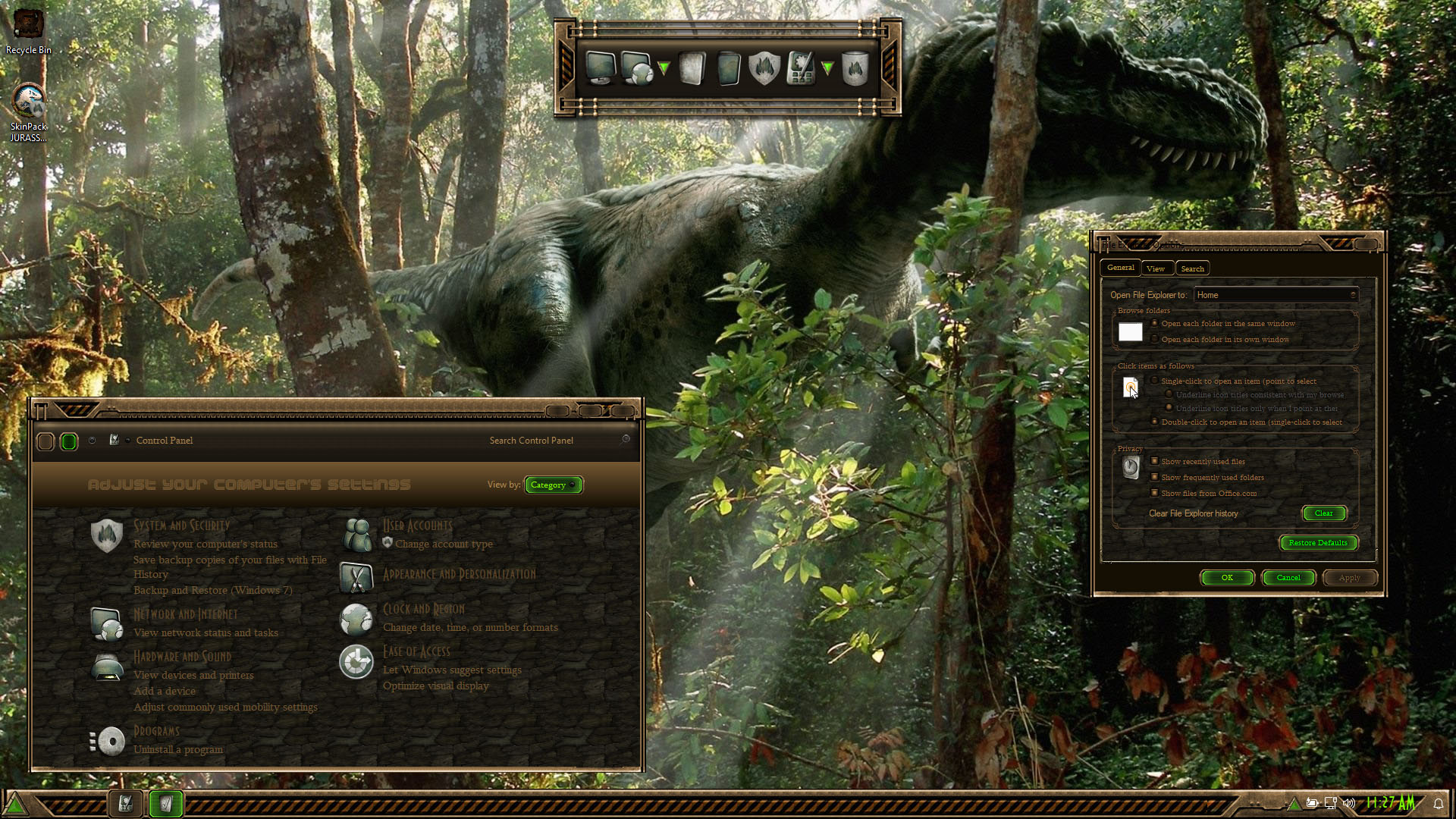The image size is (1456, 819).
Task: Switch to the View tab
Action: (x=1156, y=268)
